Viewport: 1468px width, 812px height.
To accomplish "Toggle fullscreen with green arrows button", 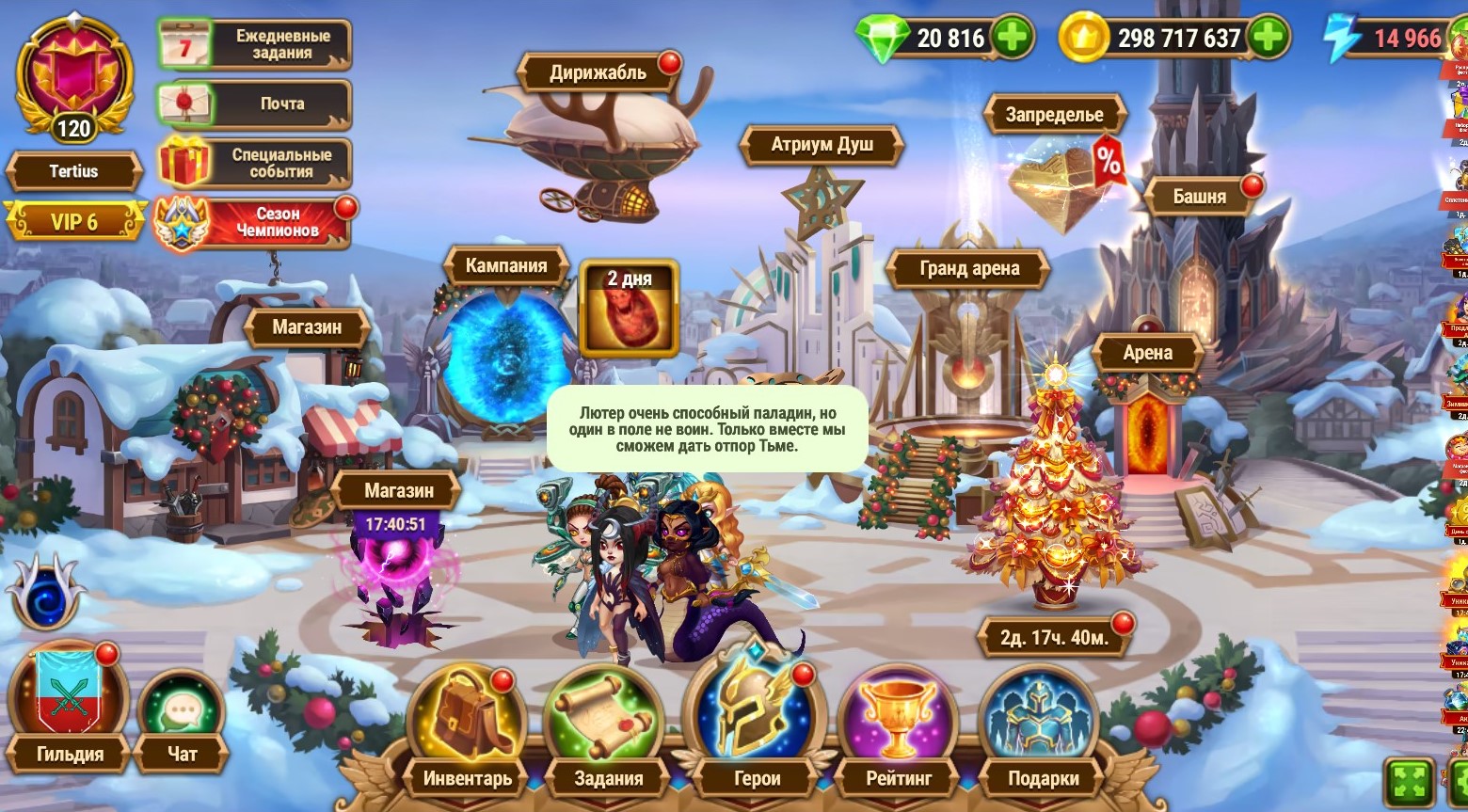I will tap(1408, 781).
